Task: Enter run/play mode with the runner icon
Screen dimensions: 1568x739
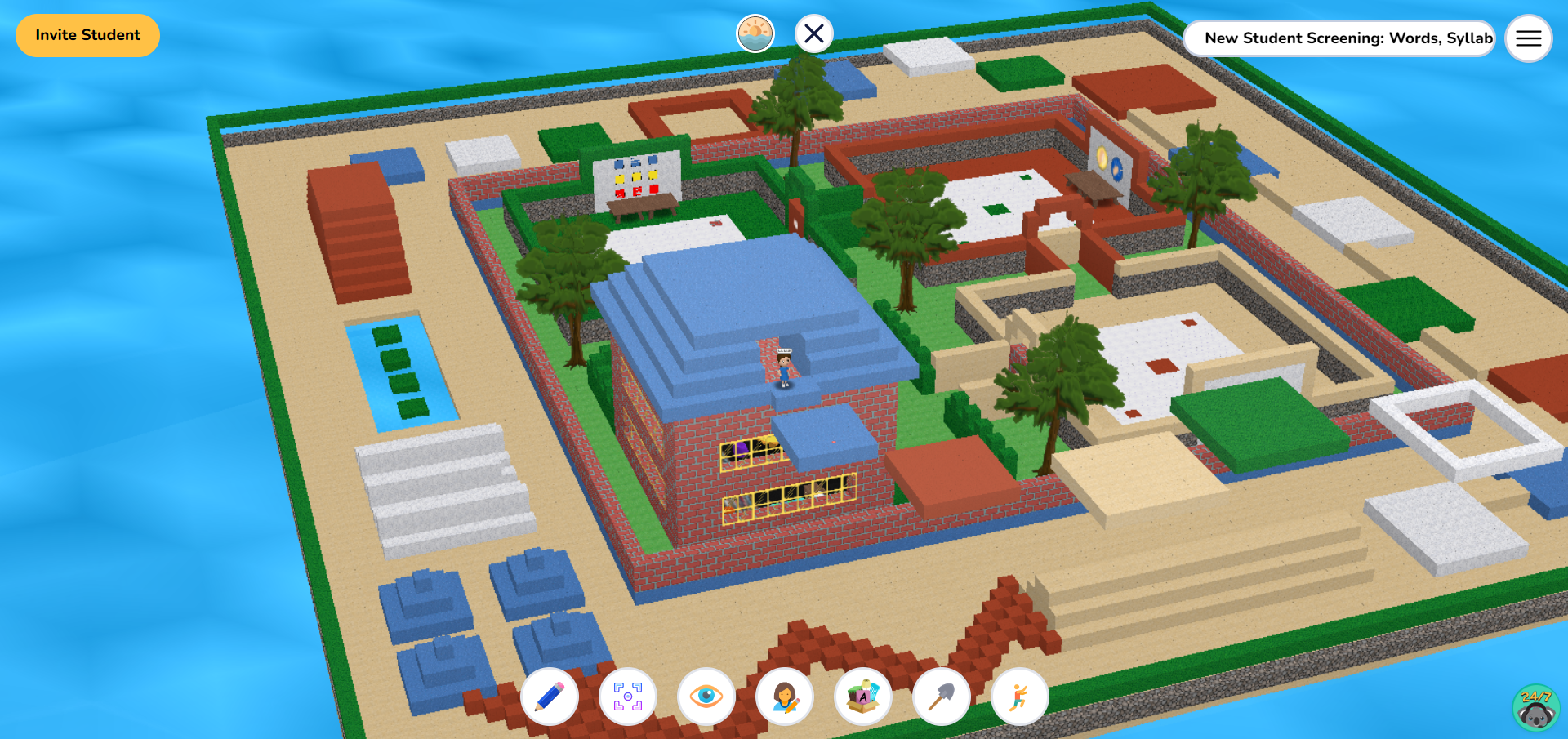Action: click(x=1019, y=696)
